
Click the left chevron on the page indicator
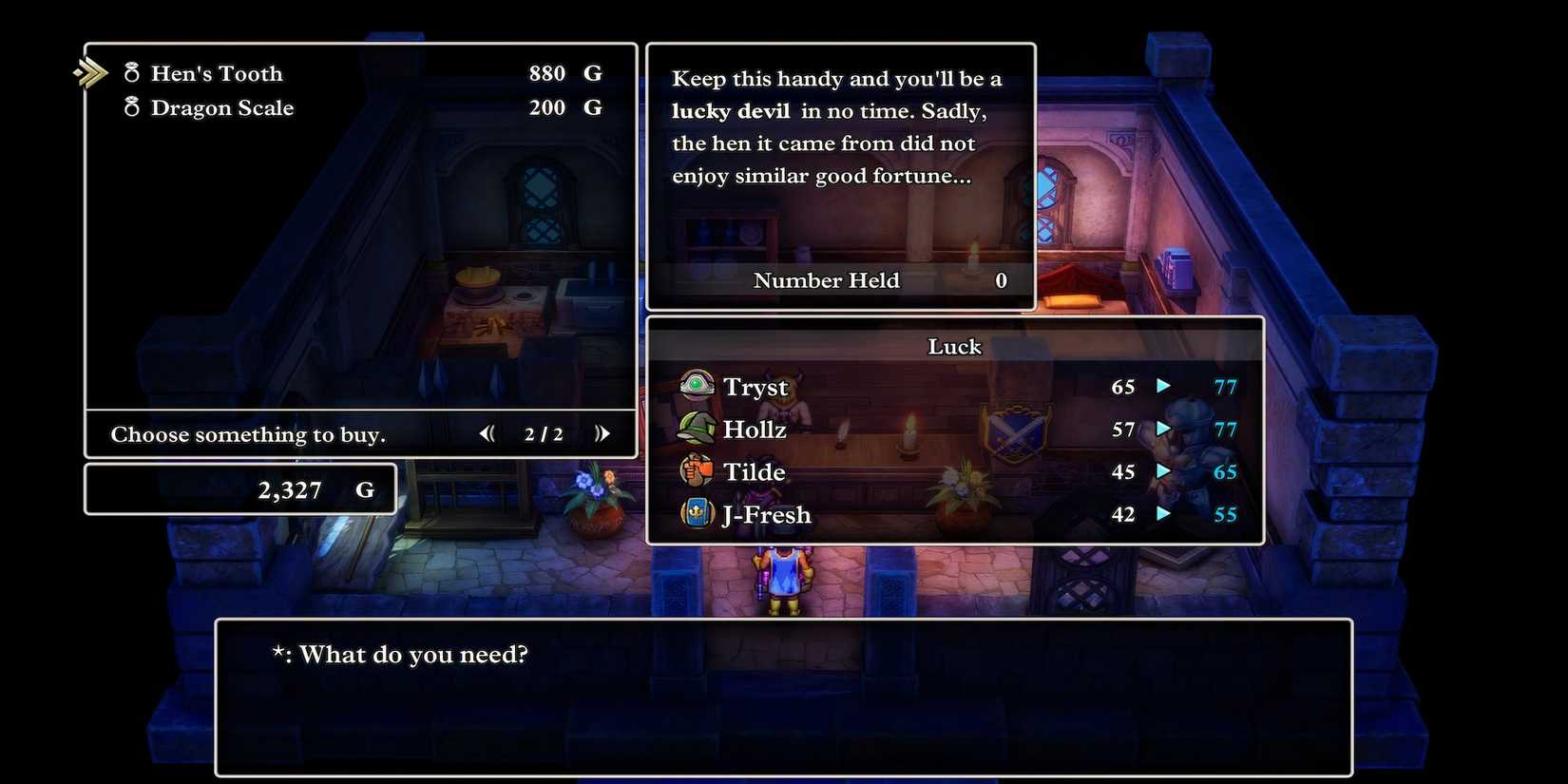click(487, 433)
